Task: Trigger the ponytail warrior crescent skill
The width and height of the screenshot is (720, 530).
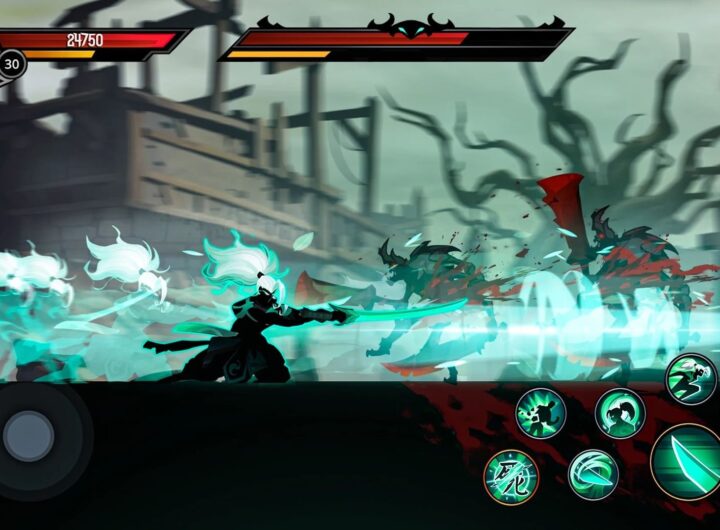Action: click(x=620, y=412)
